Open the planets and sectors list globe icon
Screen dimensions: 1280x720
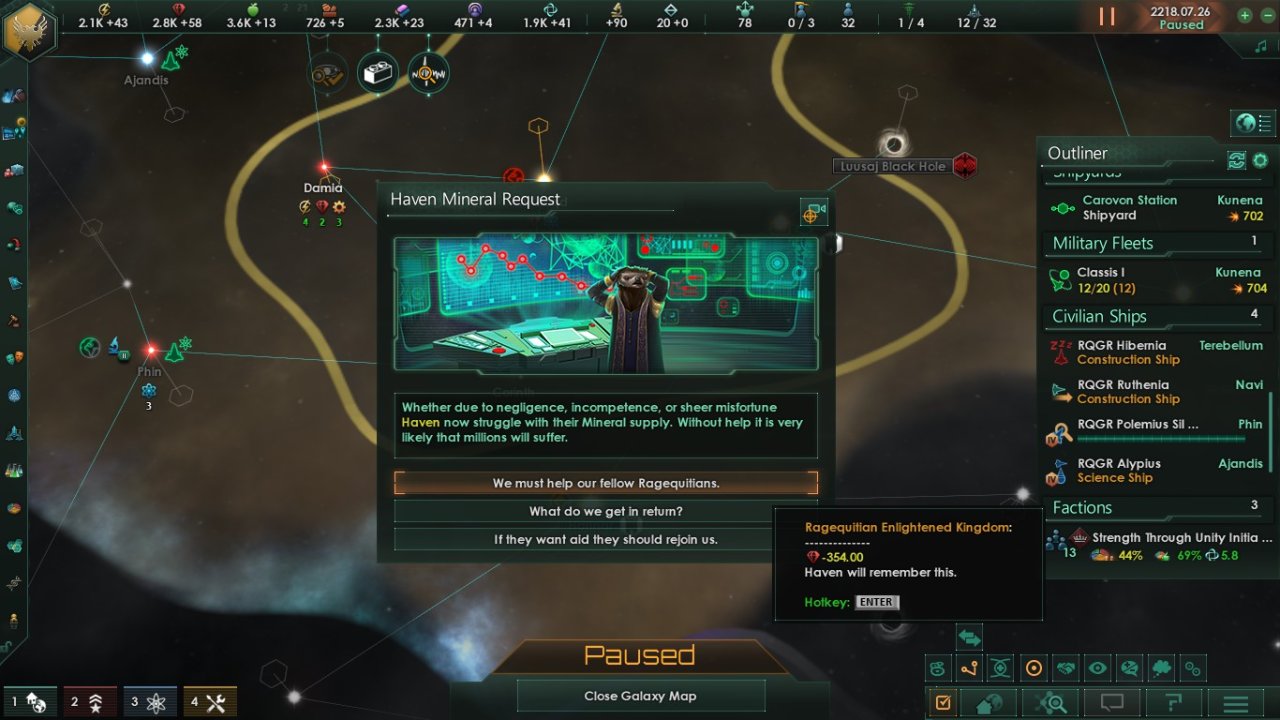click(986, 701)
